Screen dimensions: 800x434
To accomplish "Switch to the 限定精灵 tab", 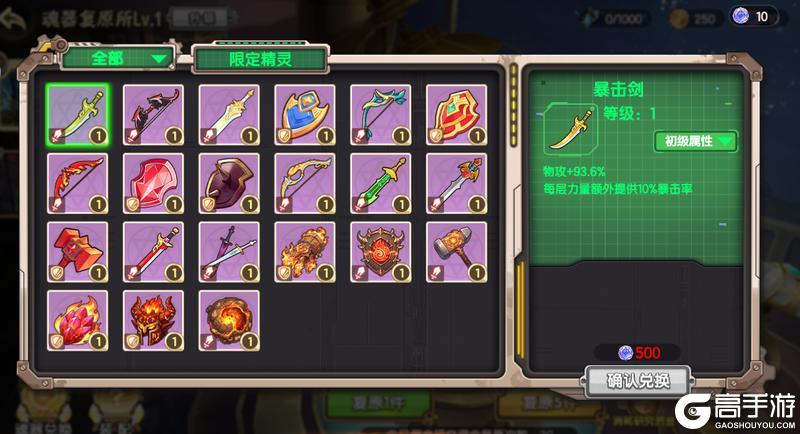I will click(x=260, y=59).
